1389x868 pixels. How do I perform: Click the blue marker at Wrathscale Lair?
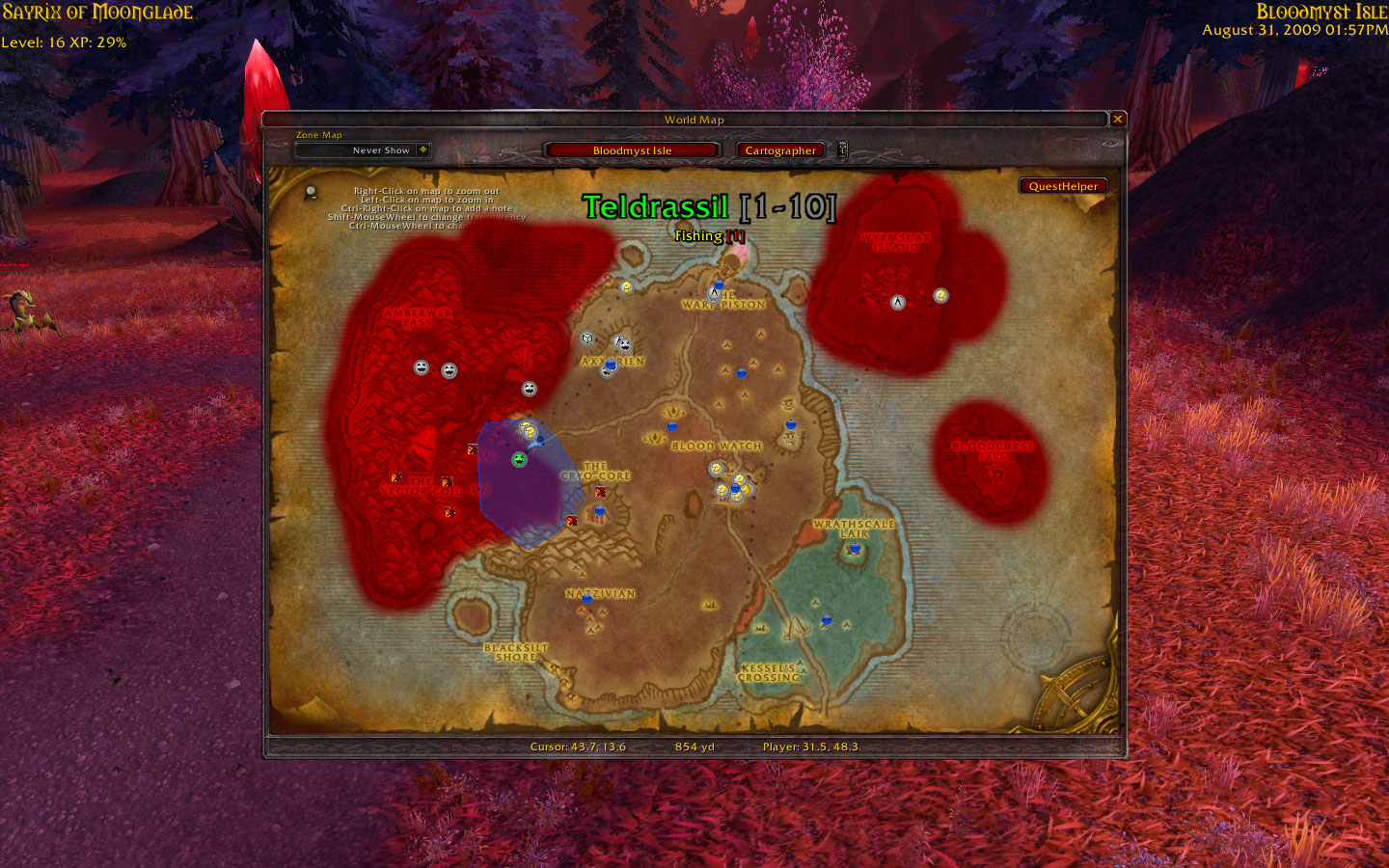tap(854, 549)
